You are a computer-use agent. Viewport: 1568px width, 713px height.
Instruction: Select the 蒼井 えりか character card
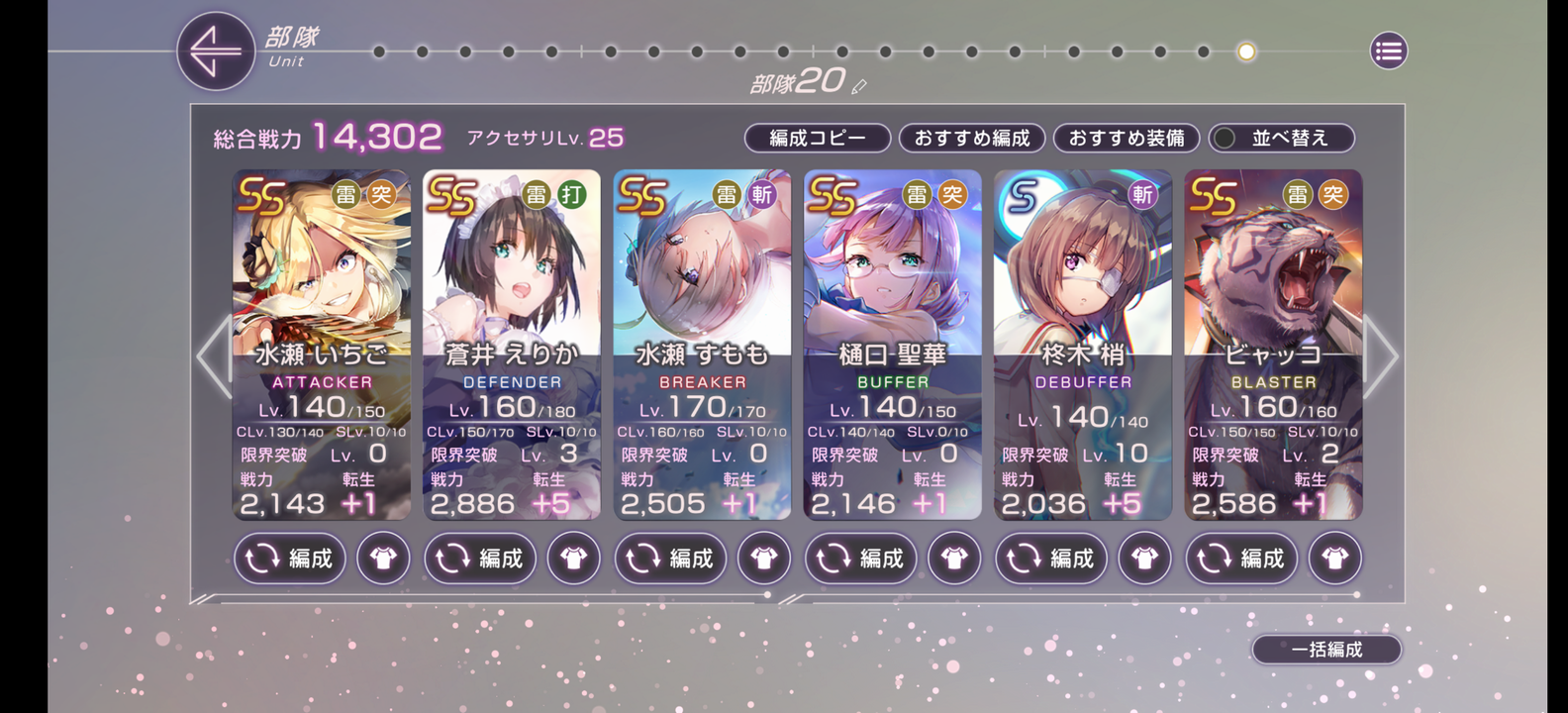click(512, 297)
